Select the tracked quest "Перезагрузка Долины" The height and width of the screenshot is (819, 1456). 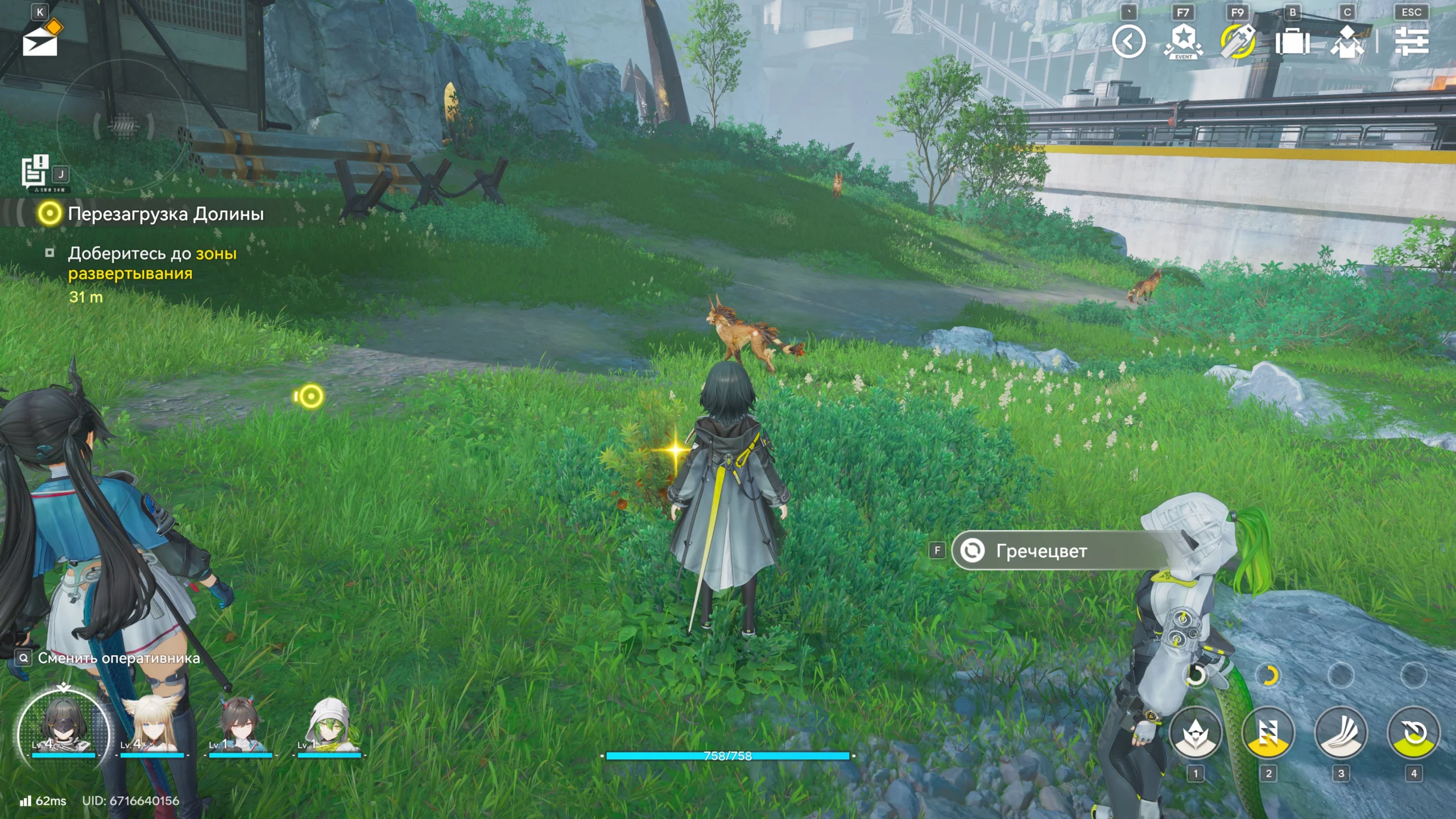point(165,214)
